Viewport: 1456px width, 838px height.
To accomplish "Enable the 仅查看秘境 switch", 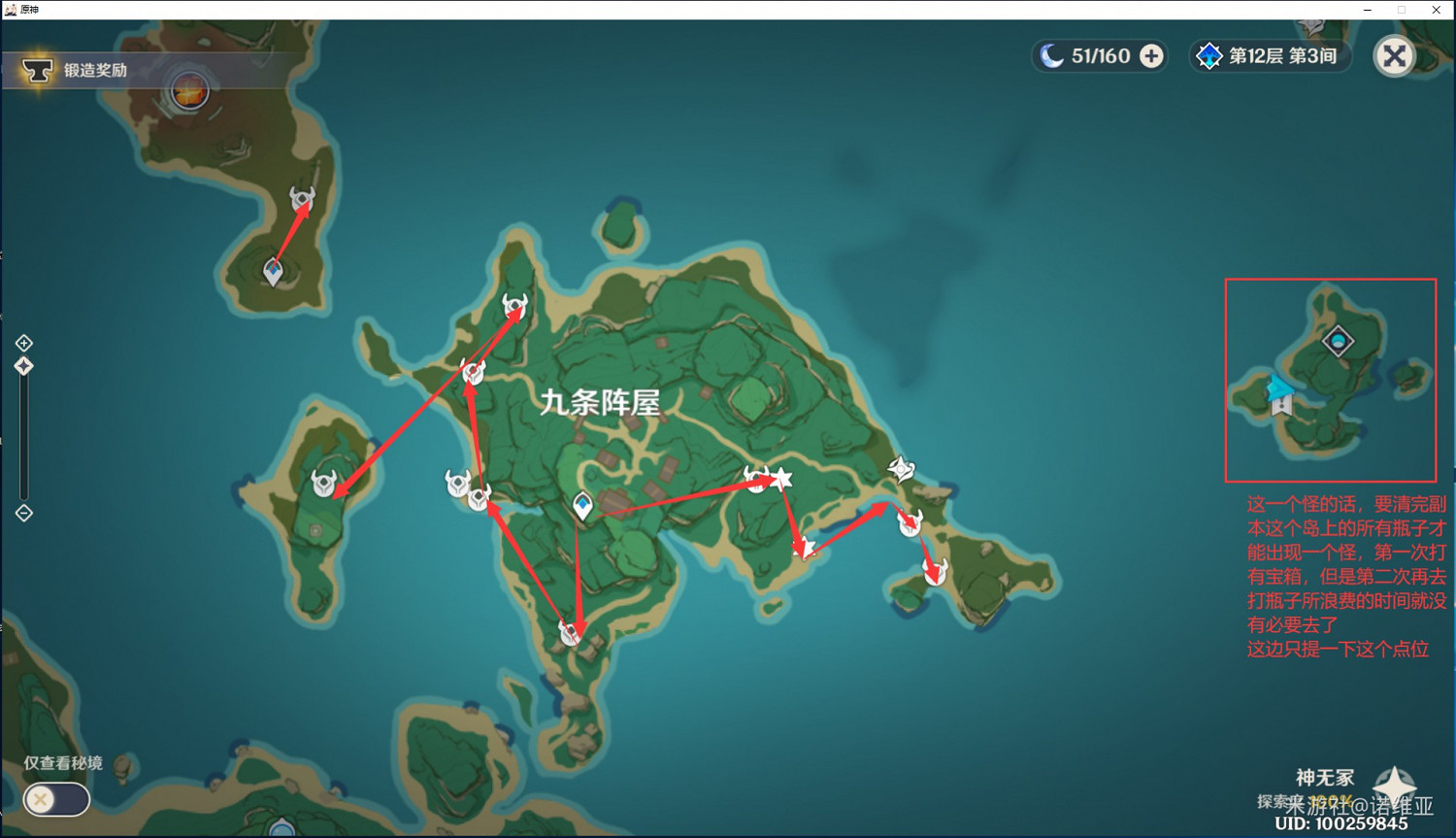I will click(55, 799).
